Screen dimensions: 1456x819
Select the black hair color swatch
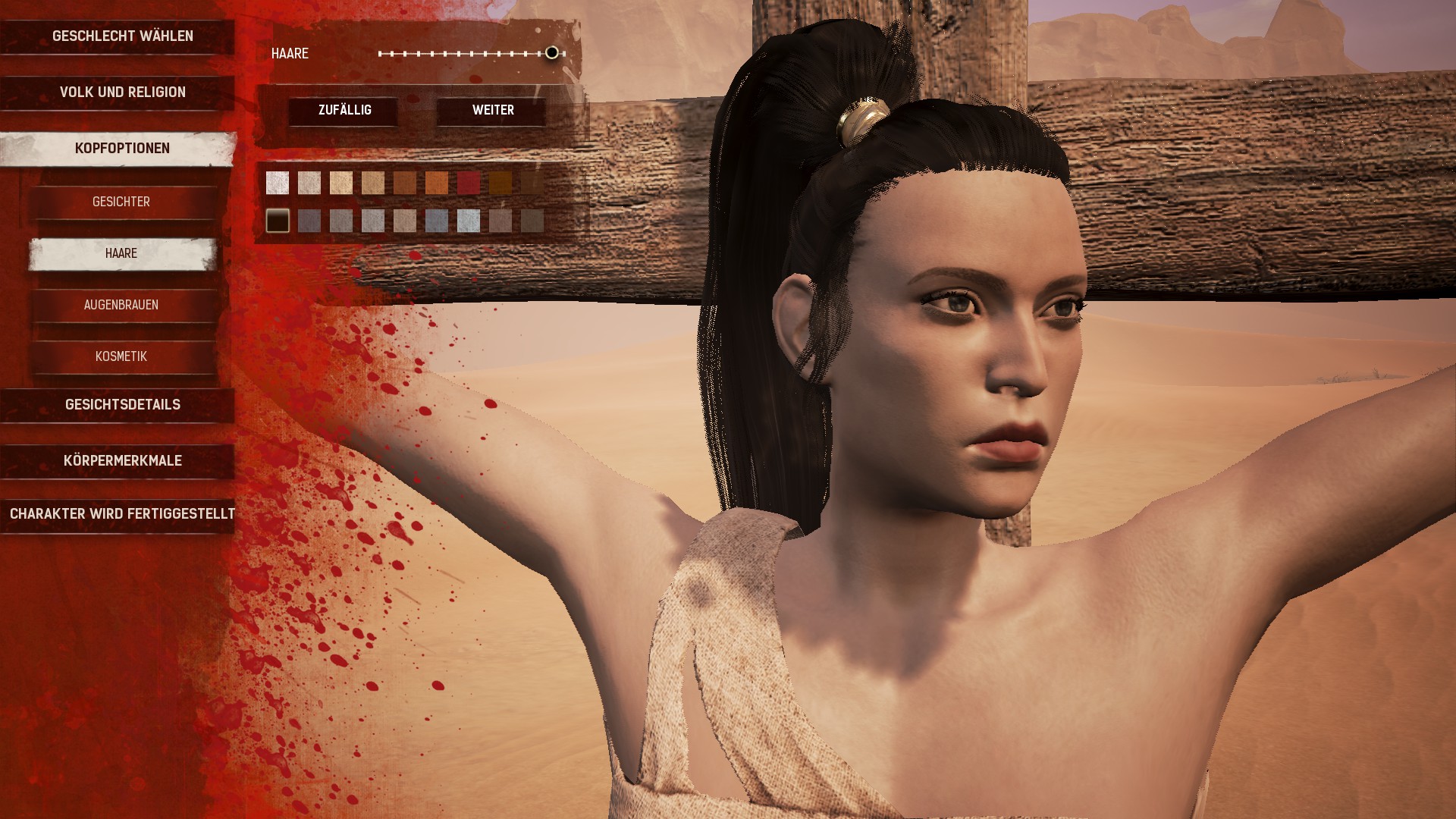(x=278, y=221)
